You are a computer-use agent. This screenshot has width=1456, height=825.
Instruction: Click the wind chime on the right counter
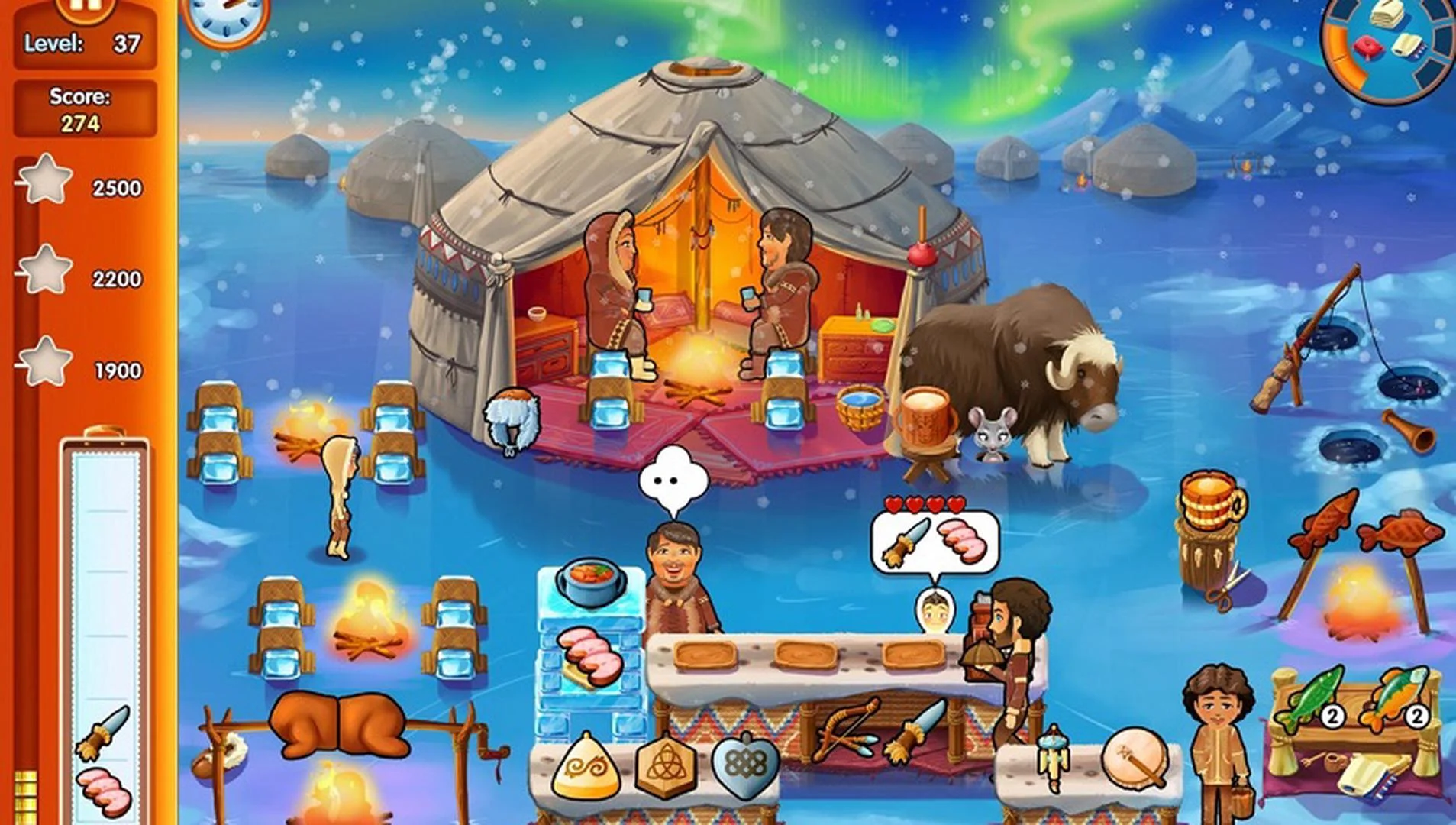click(1057, 756)
